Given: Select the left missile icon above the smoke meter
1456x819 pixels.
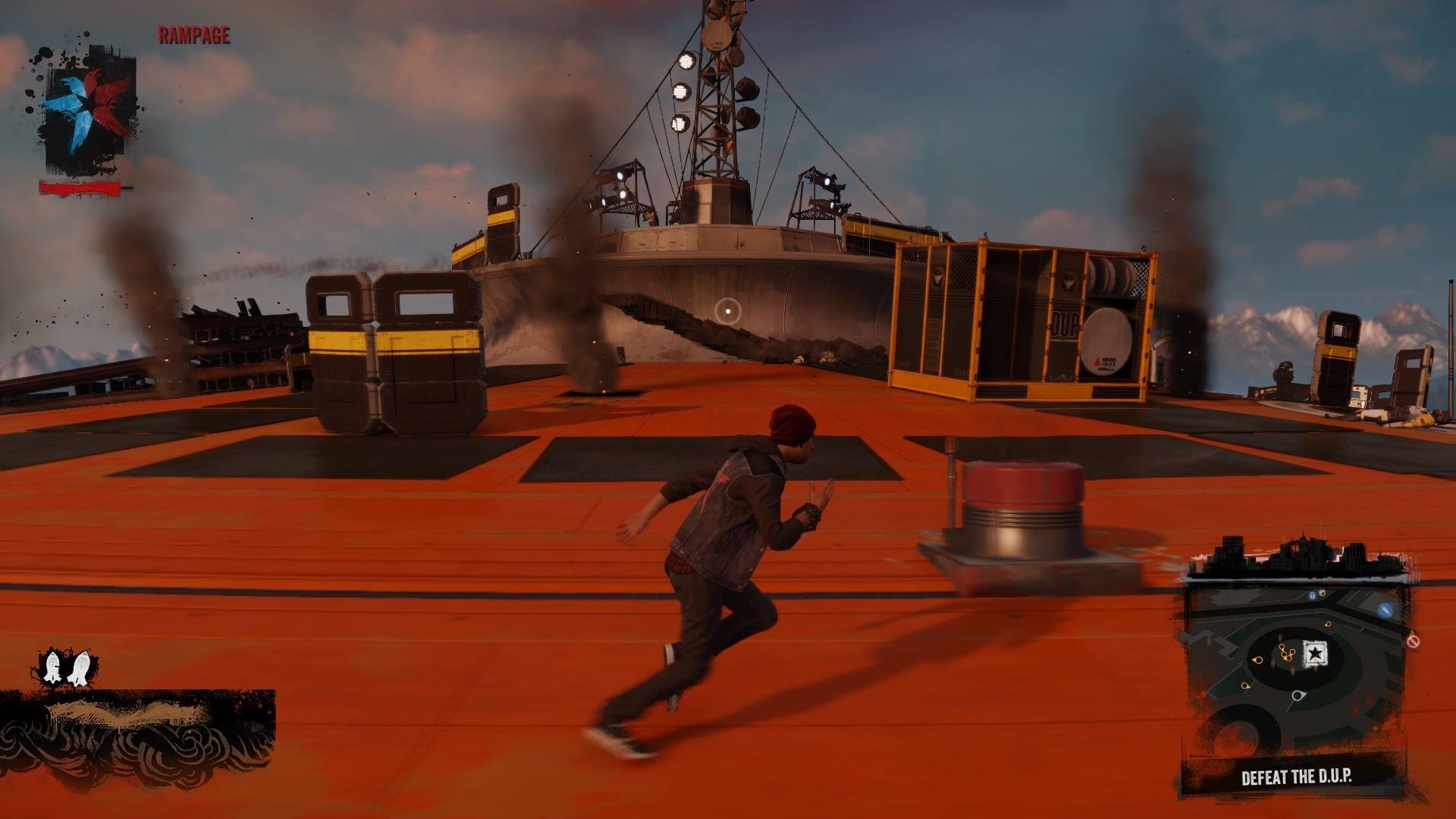Looking at the screenshot, I should 52,666.
